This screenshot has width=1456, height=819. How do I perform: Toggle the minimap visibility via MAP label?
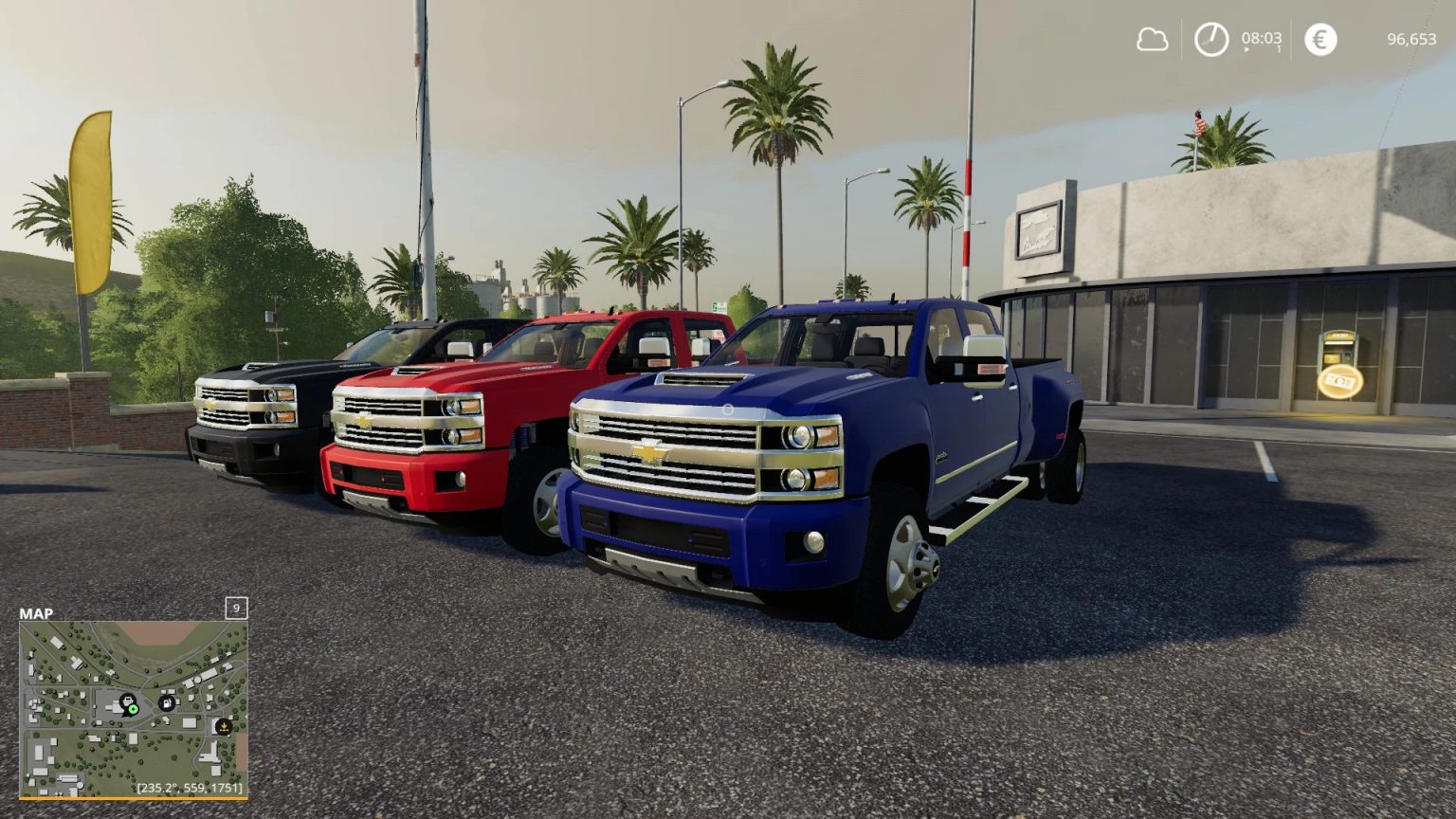[36, 612]
